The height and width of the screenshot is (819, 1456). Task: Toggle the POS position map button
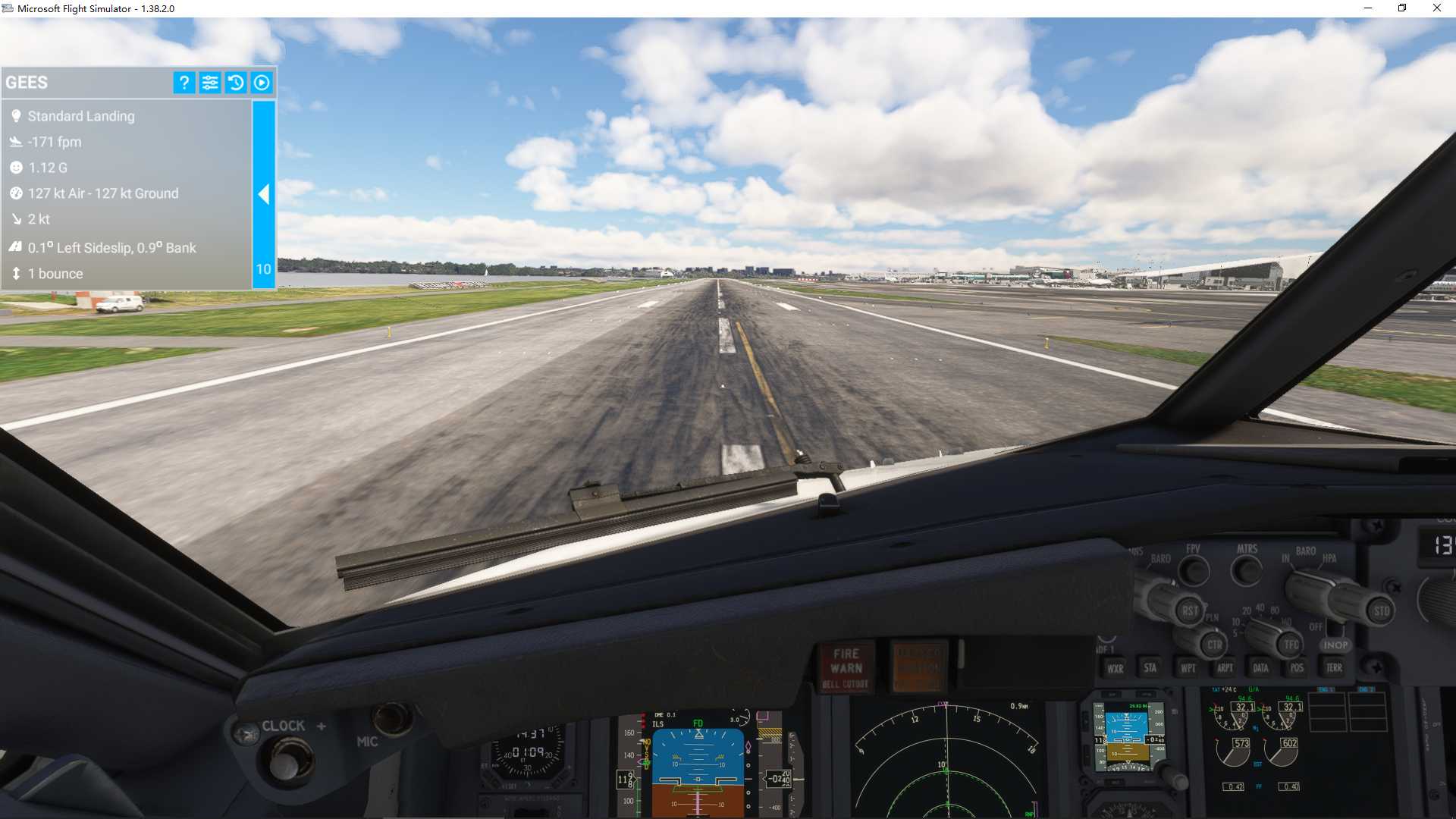1297,668
